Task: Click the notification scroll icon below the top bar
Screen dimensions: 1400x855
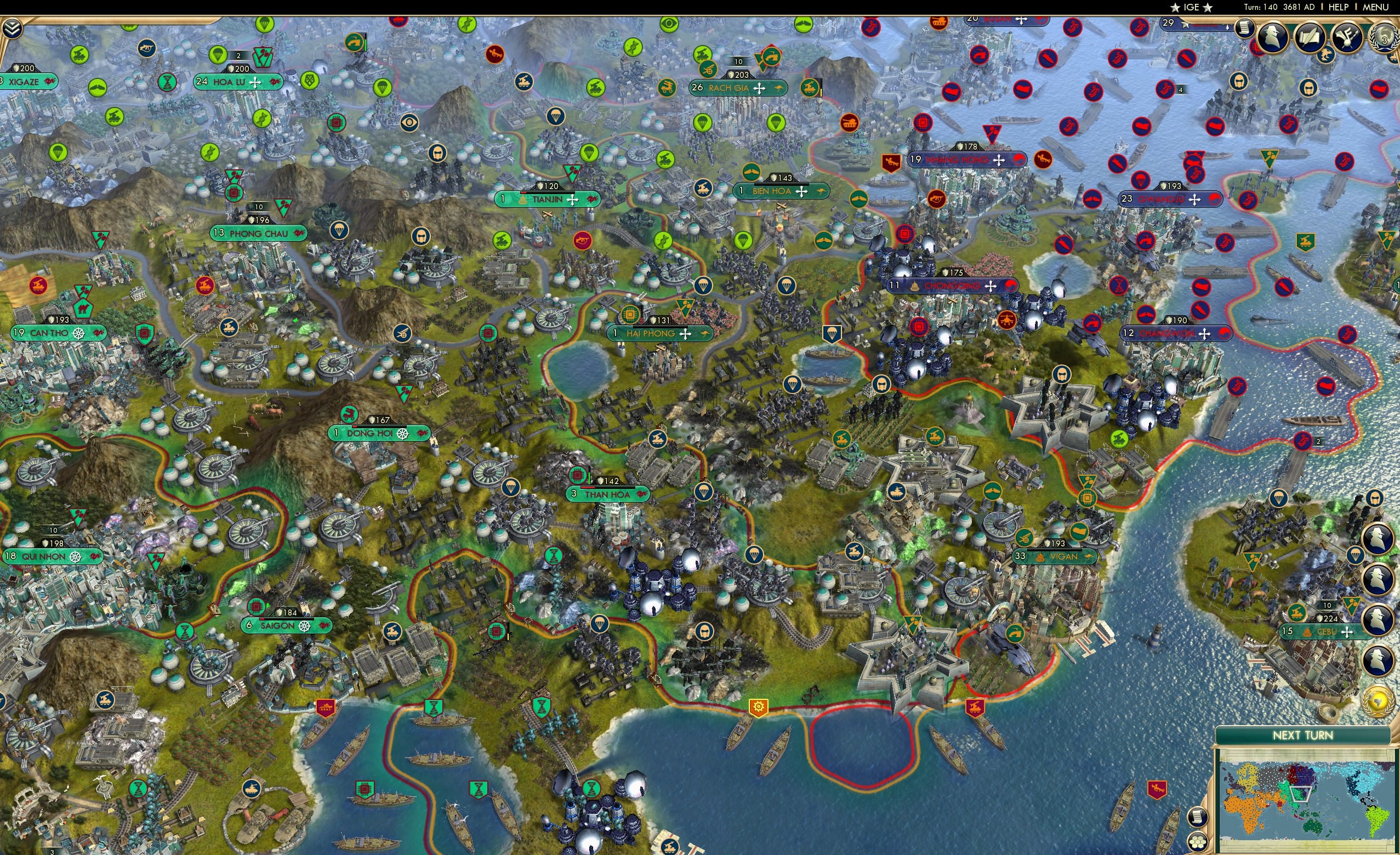Action: pos(1245,29)
